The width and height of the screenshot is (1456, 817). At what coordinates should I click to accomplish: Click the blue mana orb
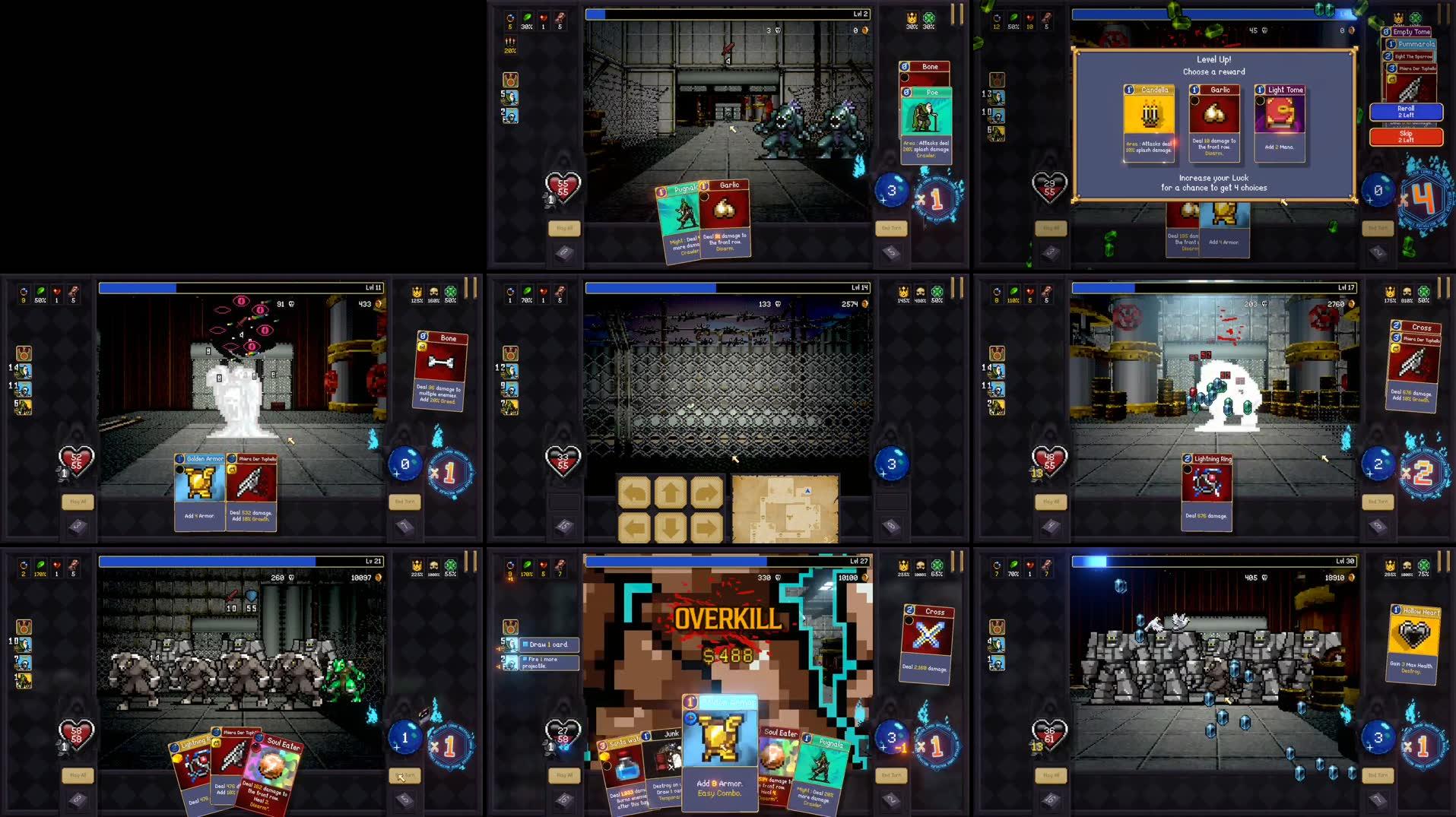pos(1378,190)
